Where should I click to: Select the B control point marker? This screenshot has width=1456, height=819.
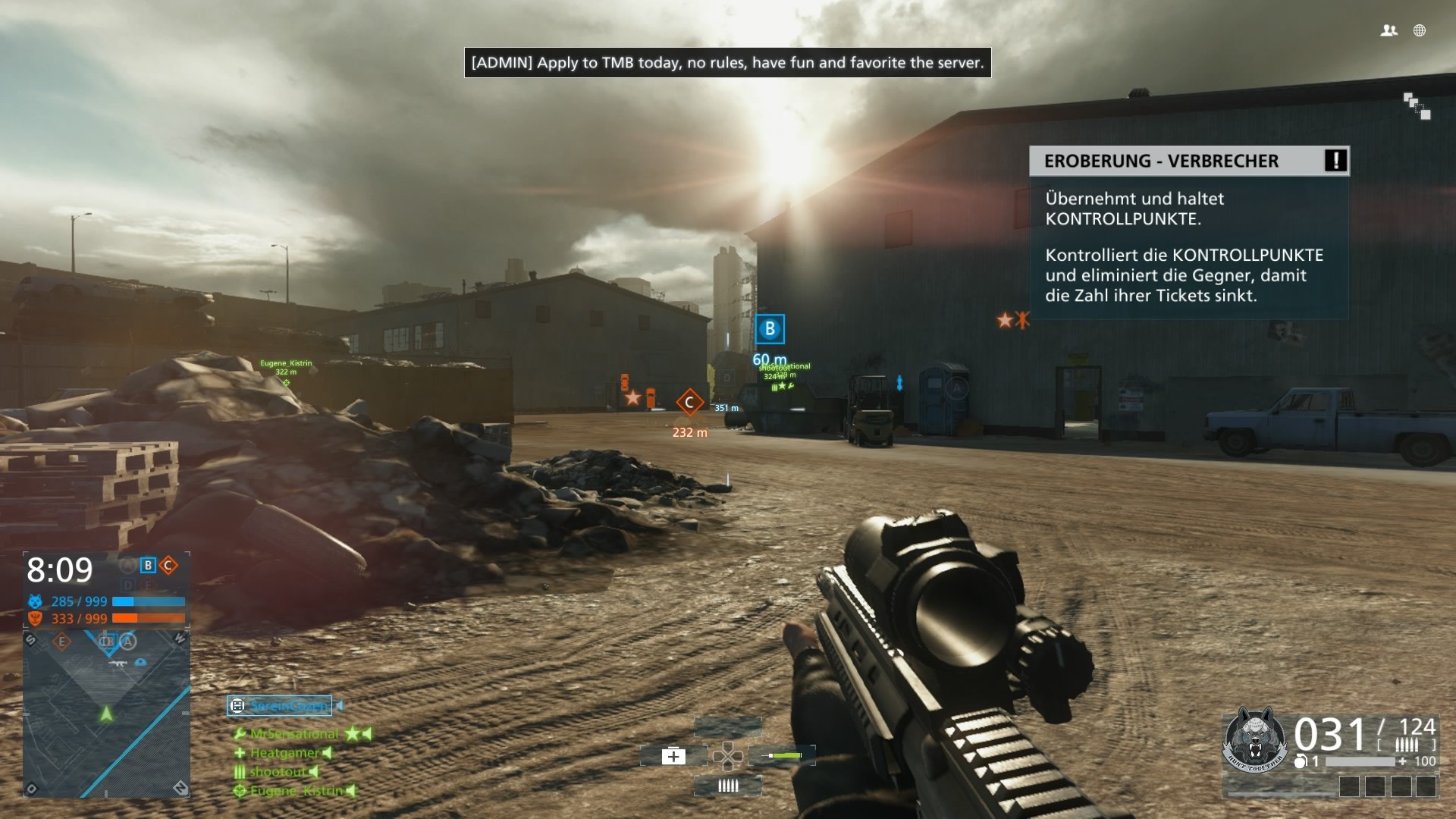coord(769,328)
